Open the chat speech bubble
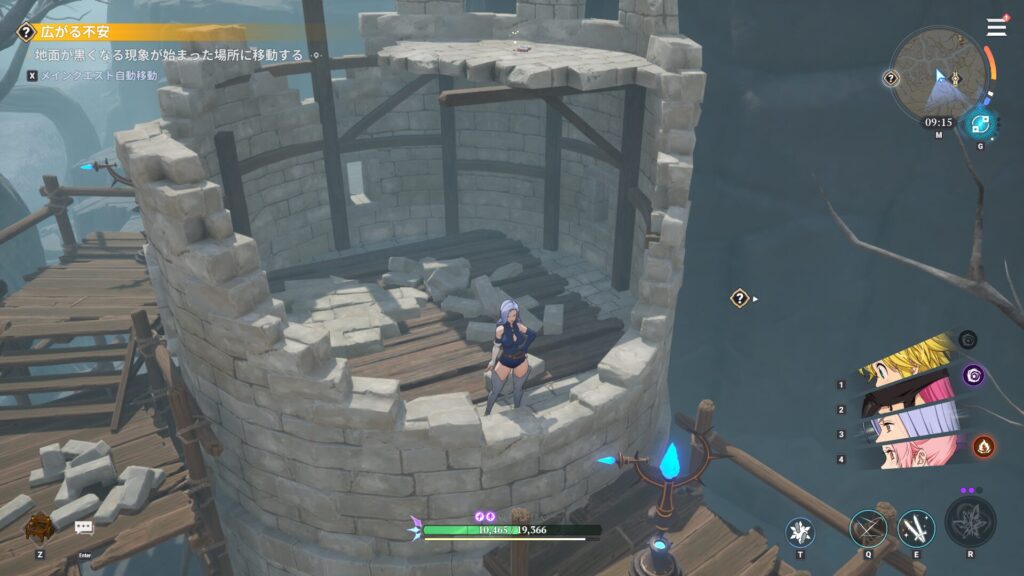 point(84,527)
